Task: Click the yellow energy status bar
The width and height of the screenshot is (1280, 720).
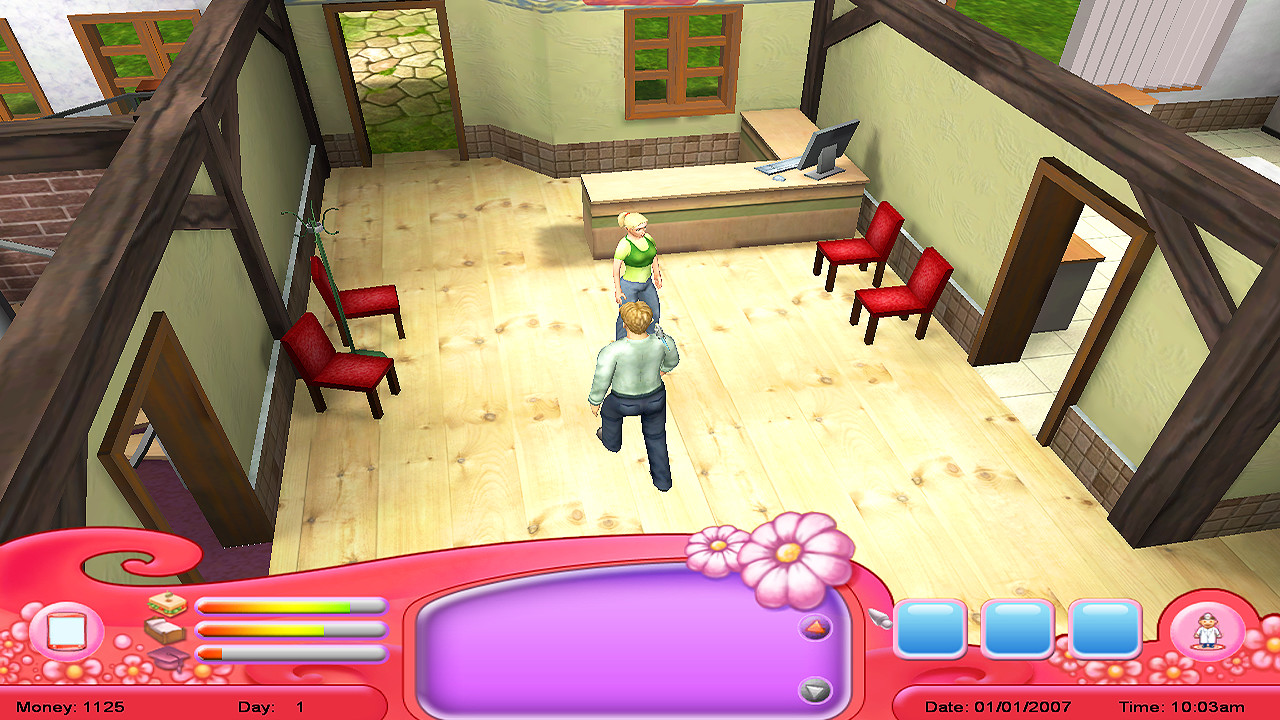Action: point(290,628)
